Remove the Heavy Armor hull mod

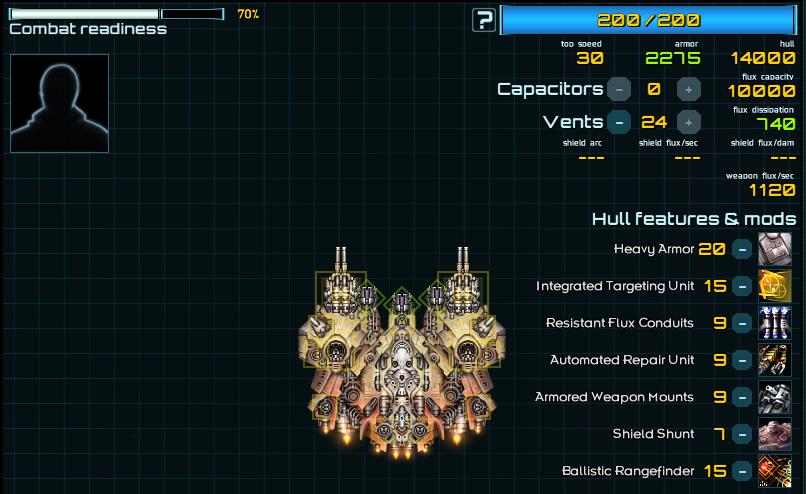742,249
